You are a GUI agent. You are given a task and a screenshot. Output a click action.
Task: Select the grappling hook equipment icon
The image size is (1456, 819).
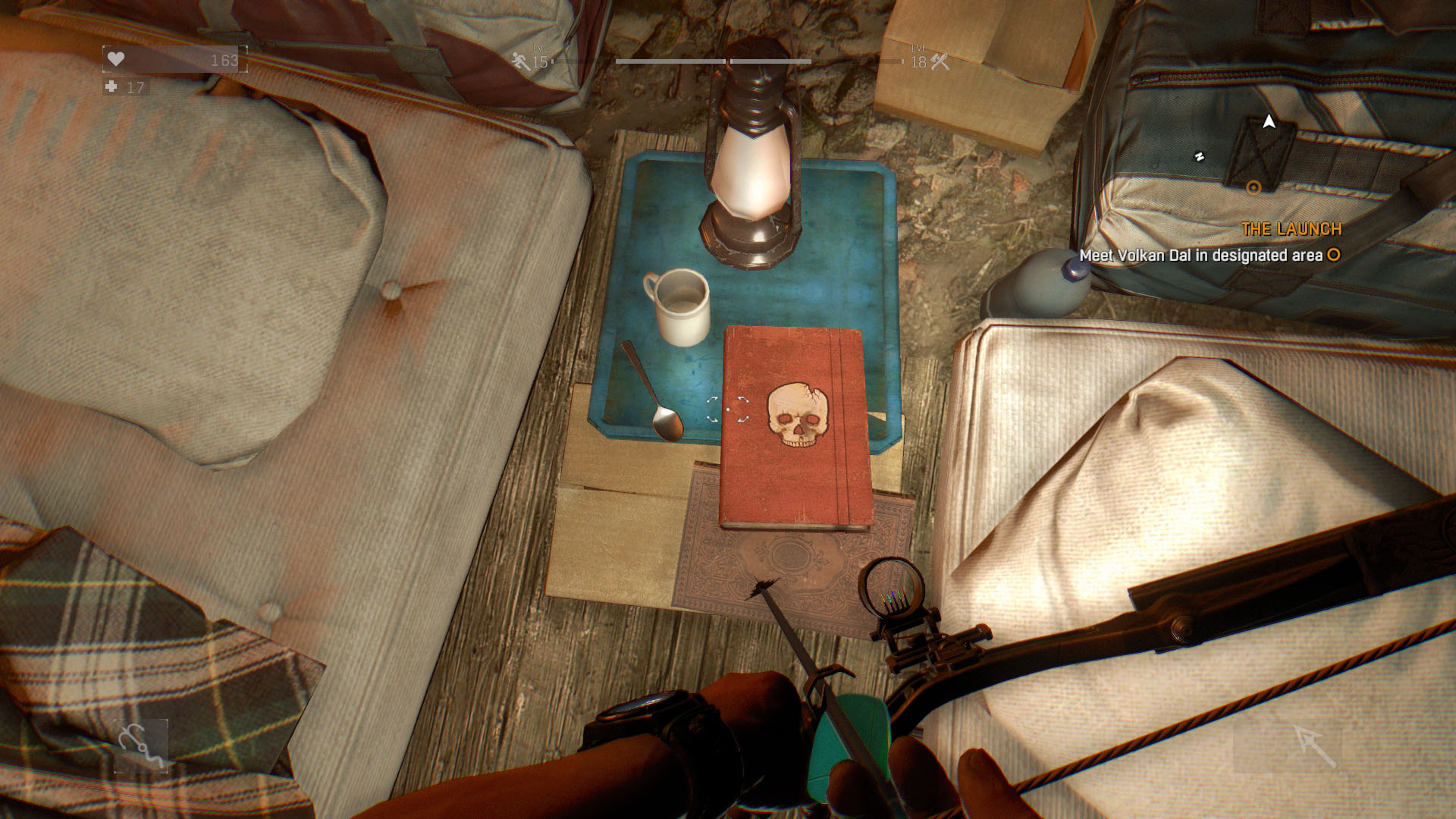pos(141,745)
